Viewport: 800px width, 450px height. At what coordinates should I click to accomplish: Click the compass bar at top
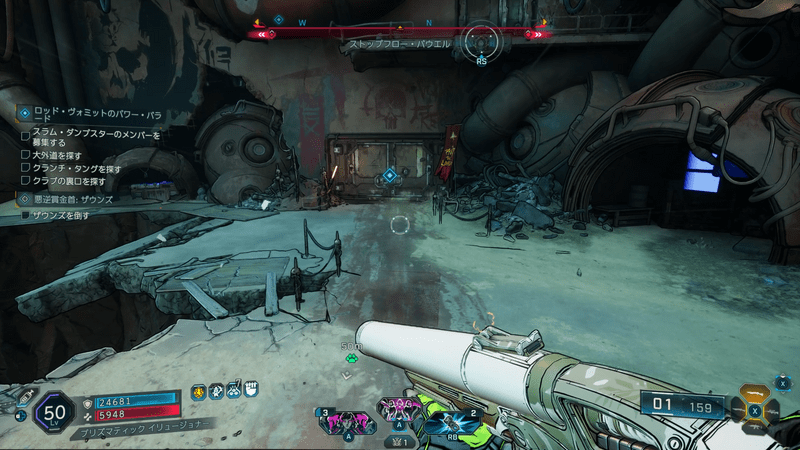pyautogui.click(x=400, y=33)
